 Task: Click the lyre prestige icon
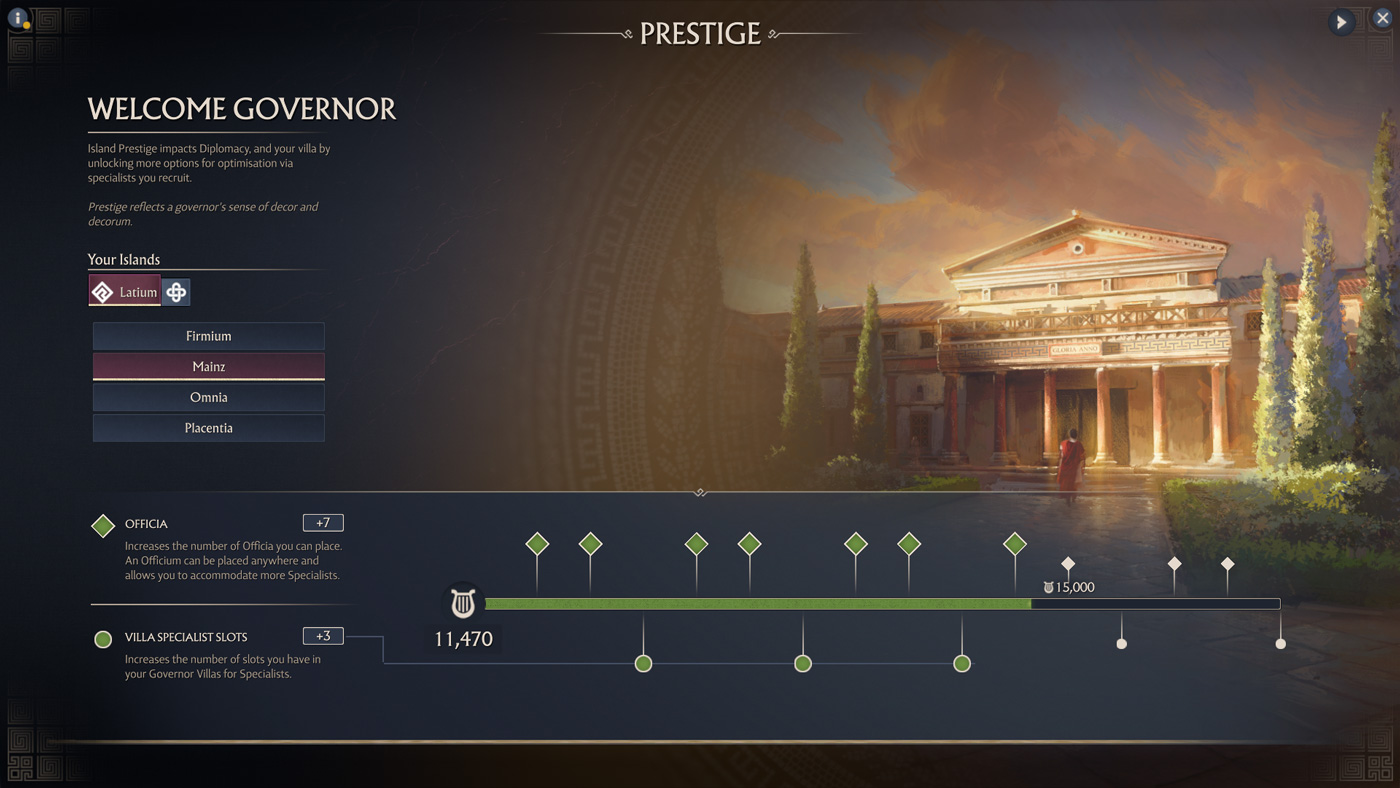tap(462, 603)
